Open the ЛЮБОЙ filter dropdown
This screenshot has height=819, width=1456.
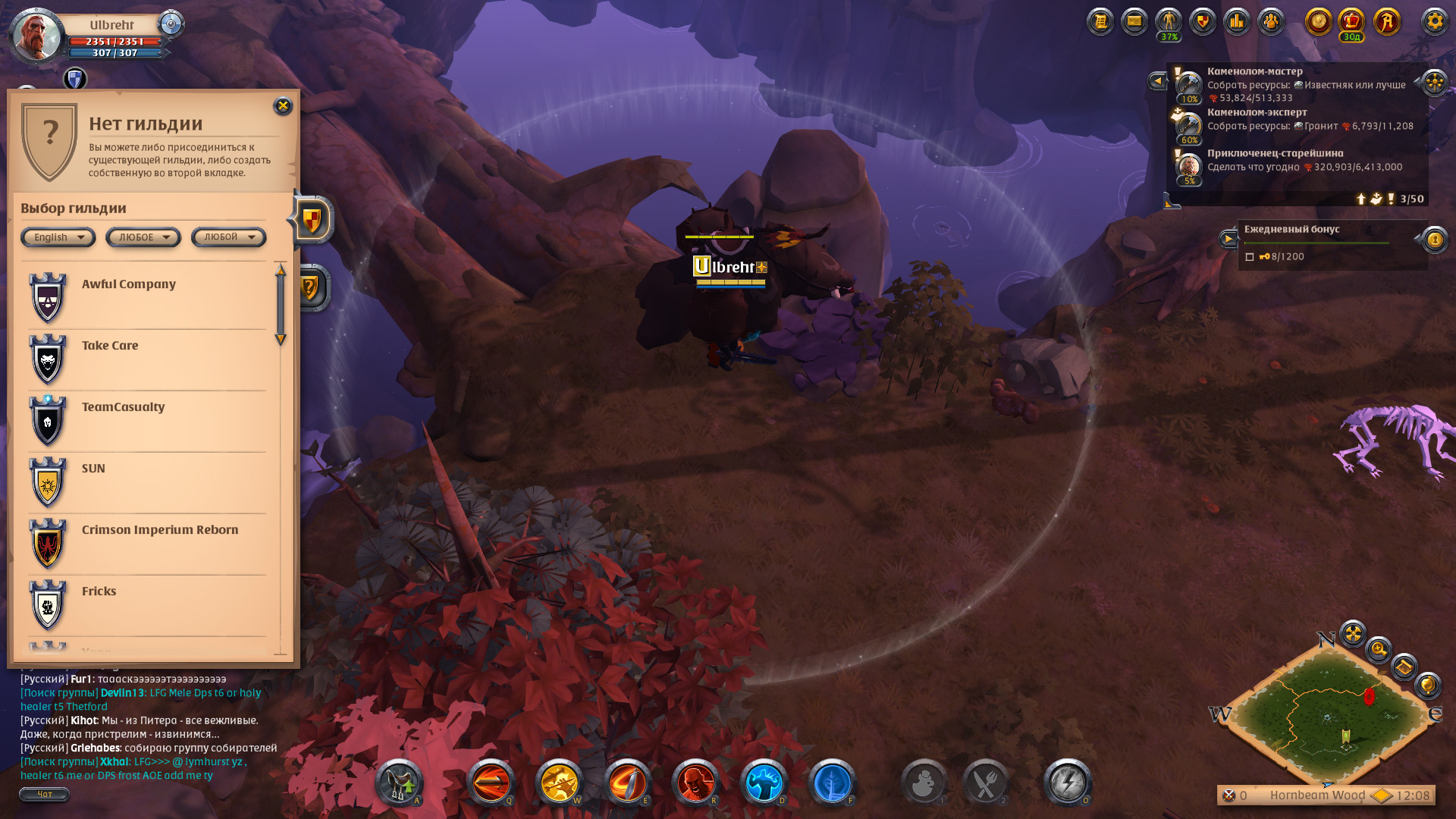[x=228, y=237]
